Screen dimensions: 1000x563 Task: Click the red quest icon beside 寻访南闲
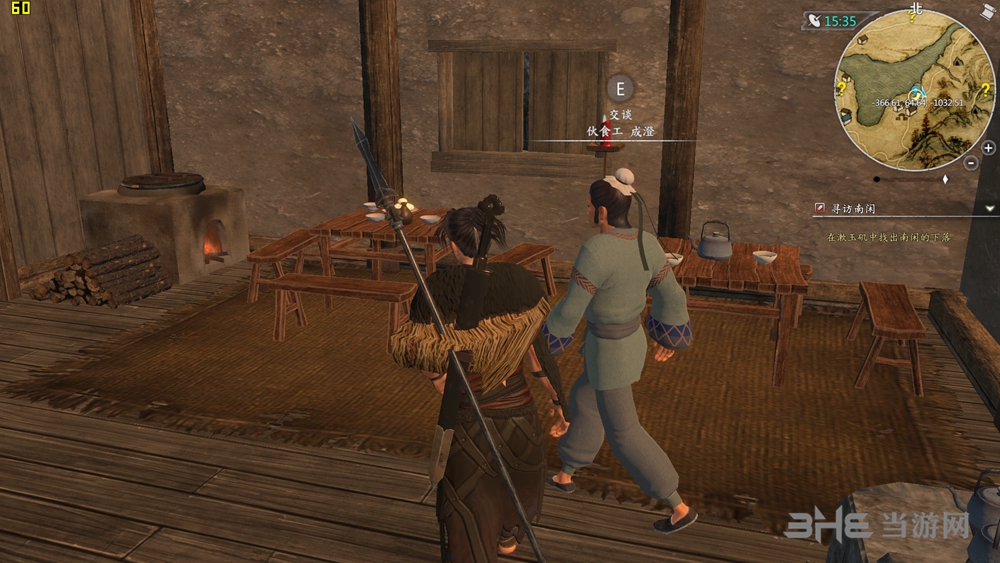tap(821, 208)
